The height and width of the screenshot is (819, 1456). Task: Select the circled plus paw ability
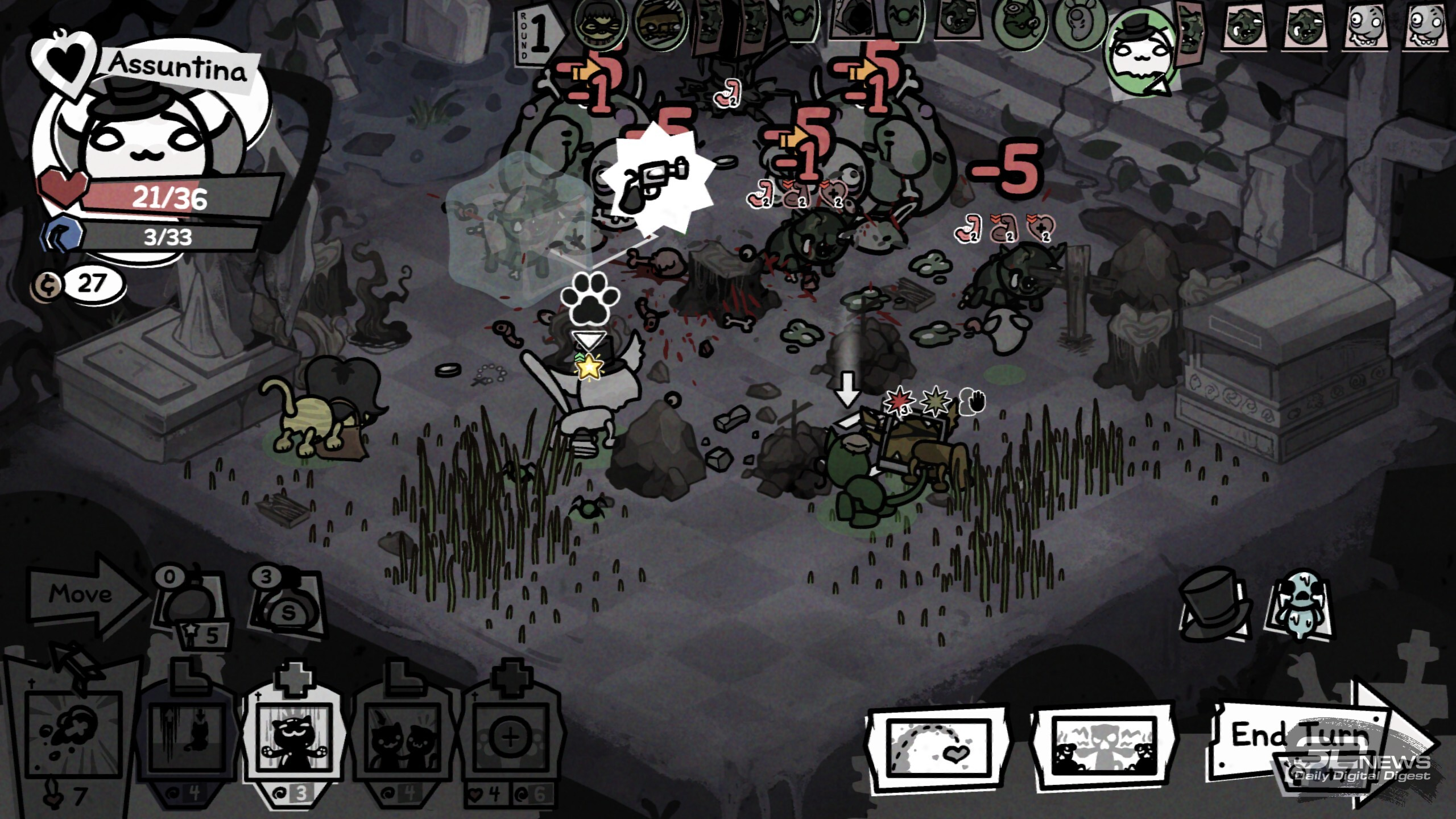pyautogui.click(x=510, y=737)
